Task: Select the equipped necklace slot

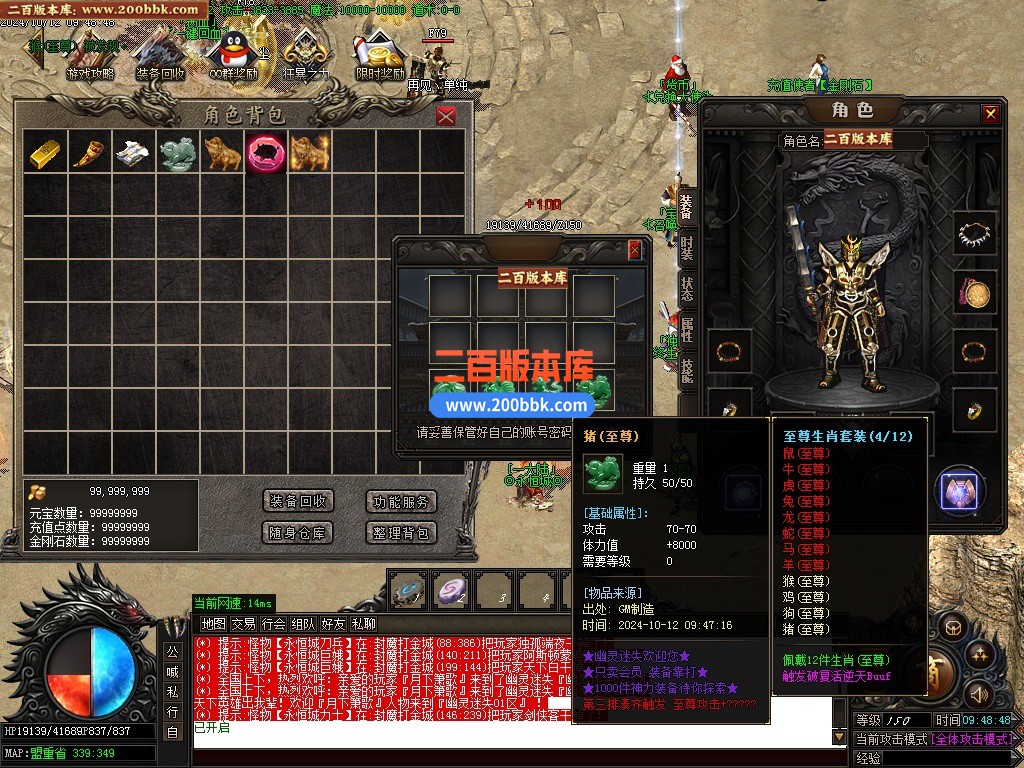Action: [x=973, y=233]
